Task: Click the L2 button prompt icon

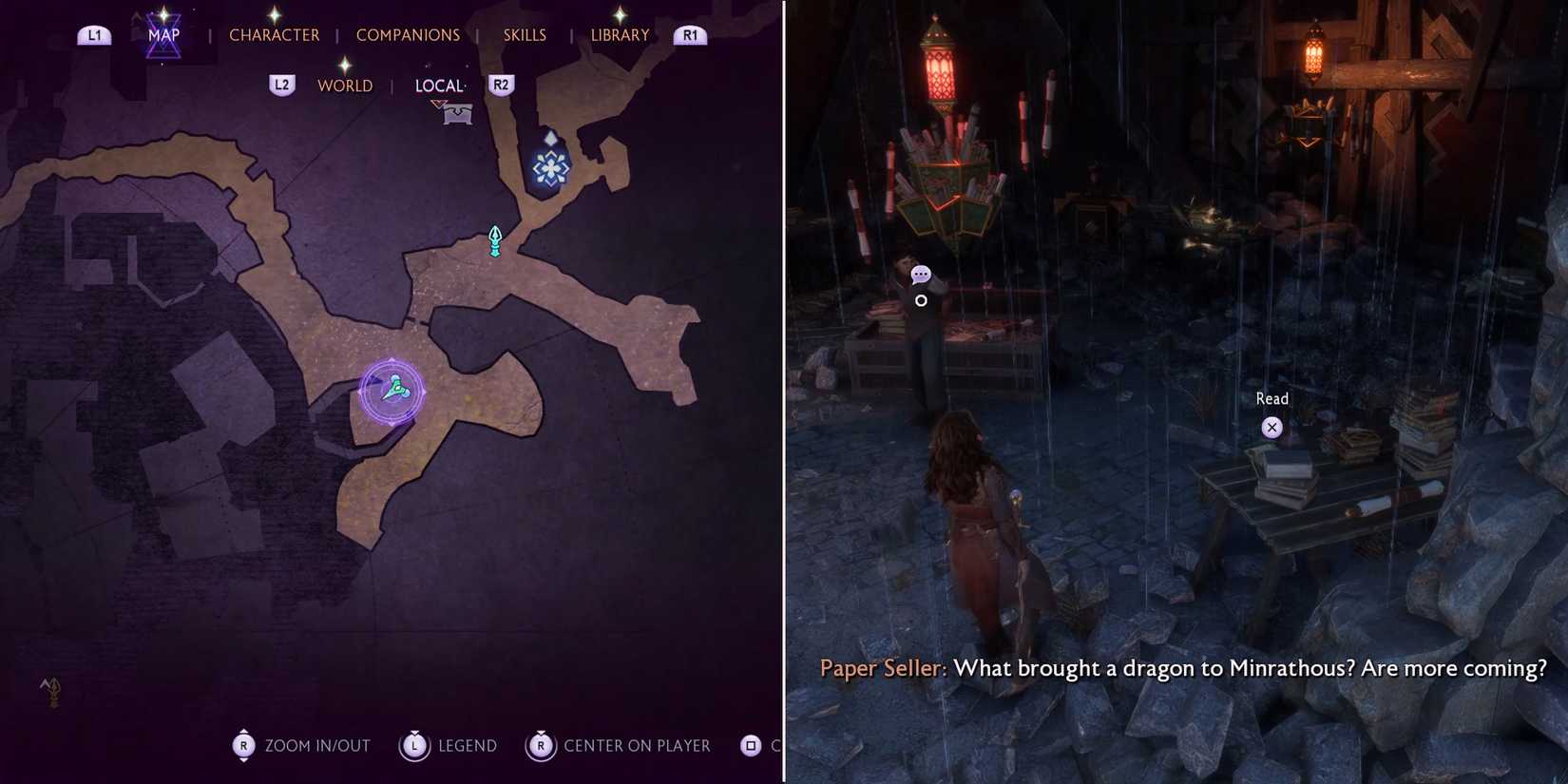Action: [281, 85]
